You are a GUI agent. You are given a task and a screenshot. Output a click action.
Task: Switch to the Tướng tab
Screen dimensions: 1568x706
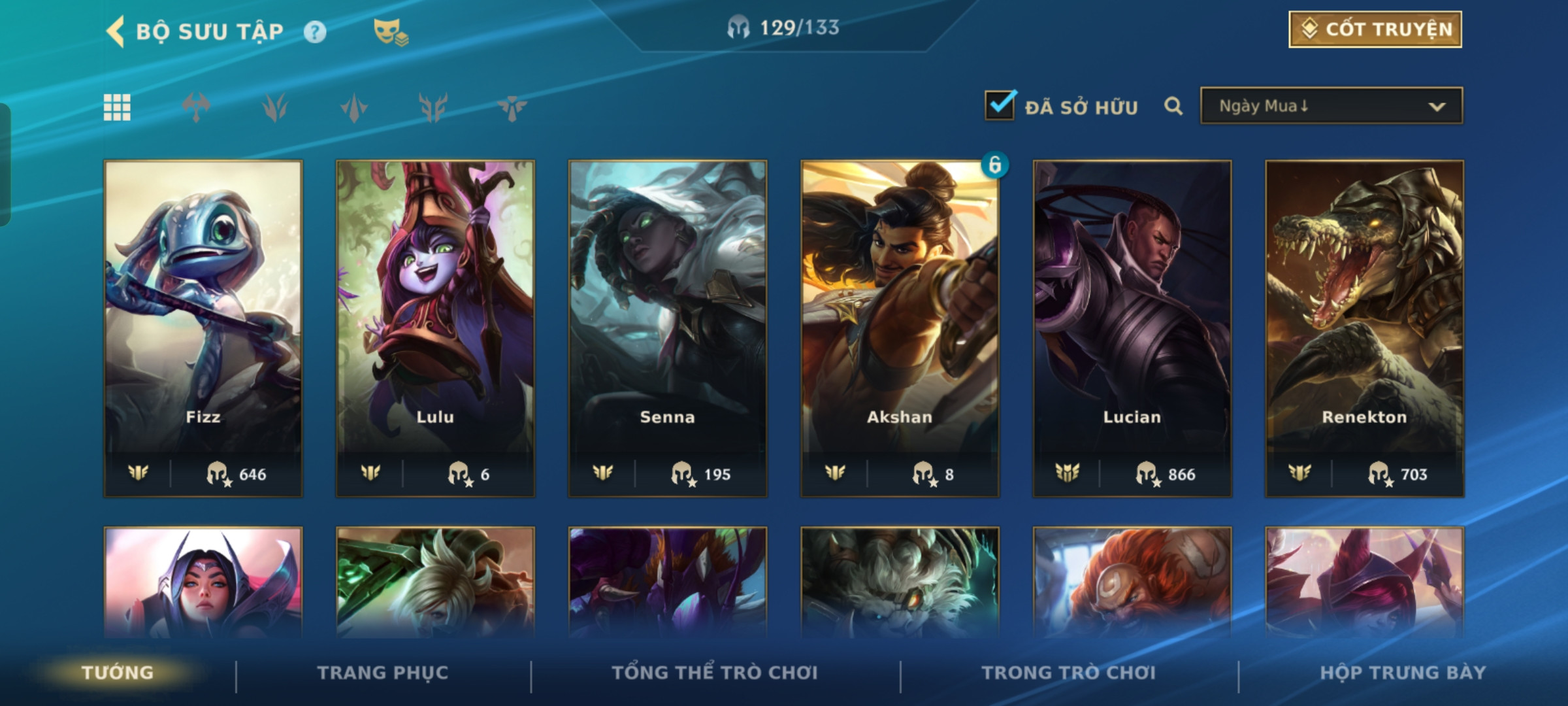click(x=118, y=673)
